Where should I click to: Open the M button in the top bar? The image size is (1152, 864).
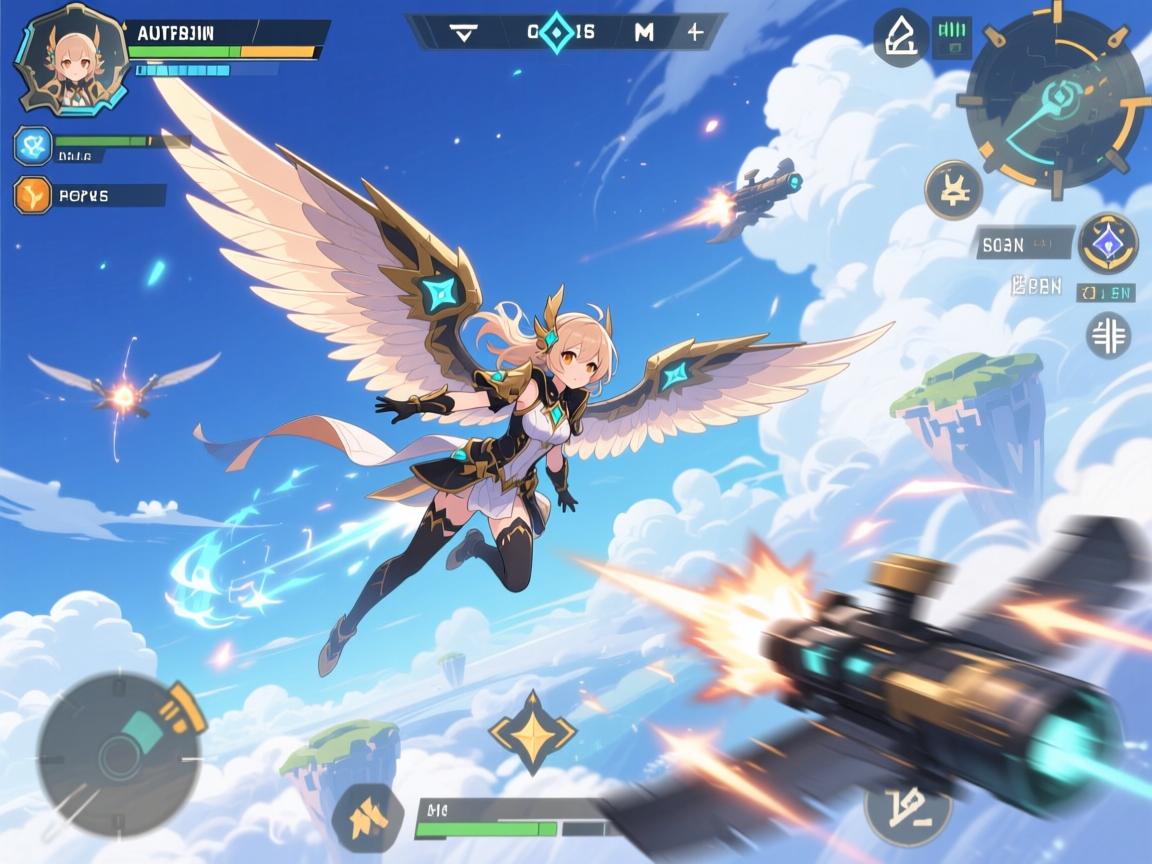[x=645, y=32]
